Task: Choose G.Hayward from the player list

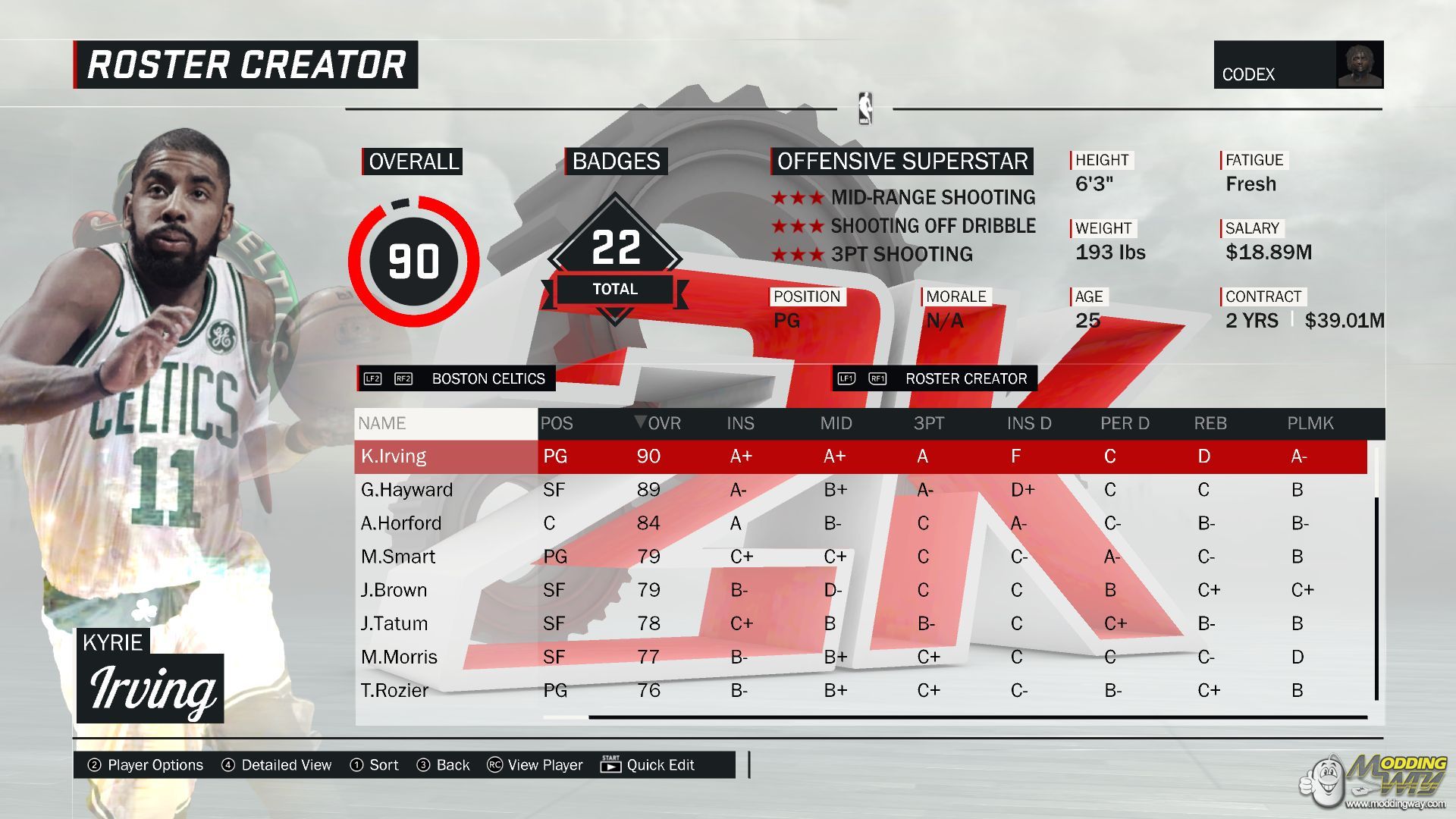Action: (406, 490)
